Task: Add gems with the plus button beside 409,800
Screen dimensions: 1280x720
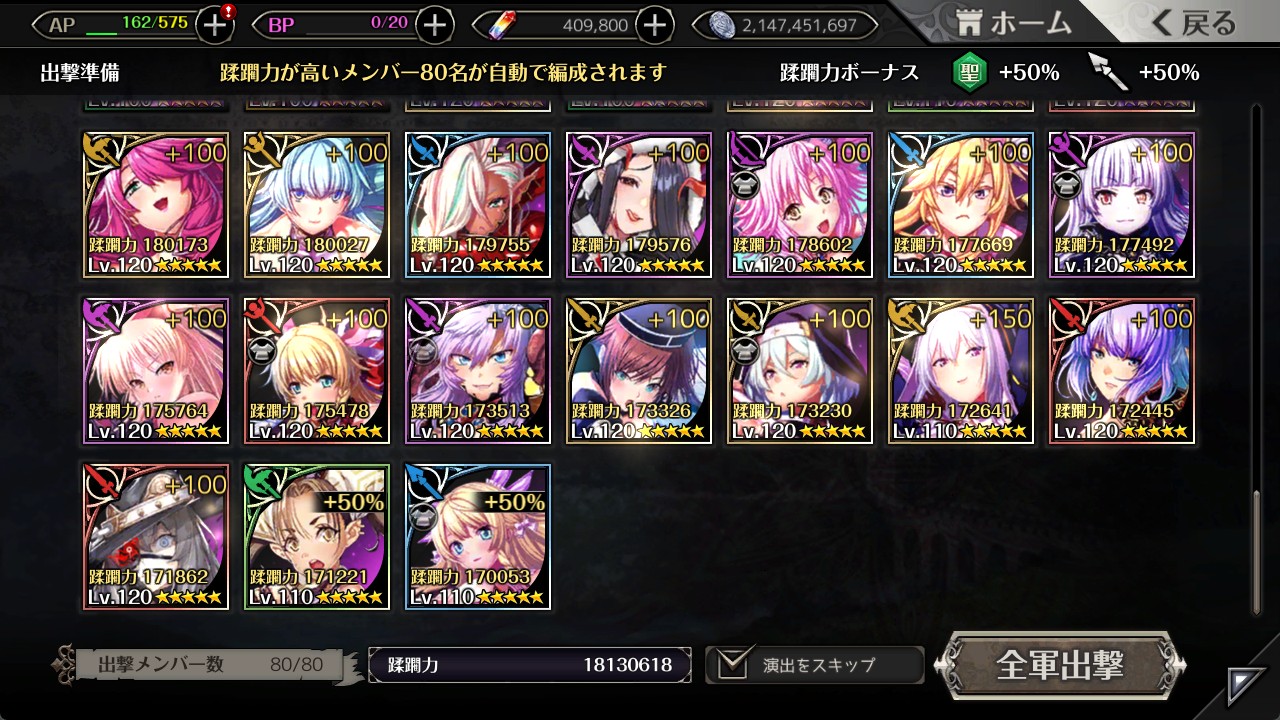Action: (654, 25)
